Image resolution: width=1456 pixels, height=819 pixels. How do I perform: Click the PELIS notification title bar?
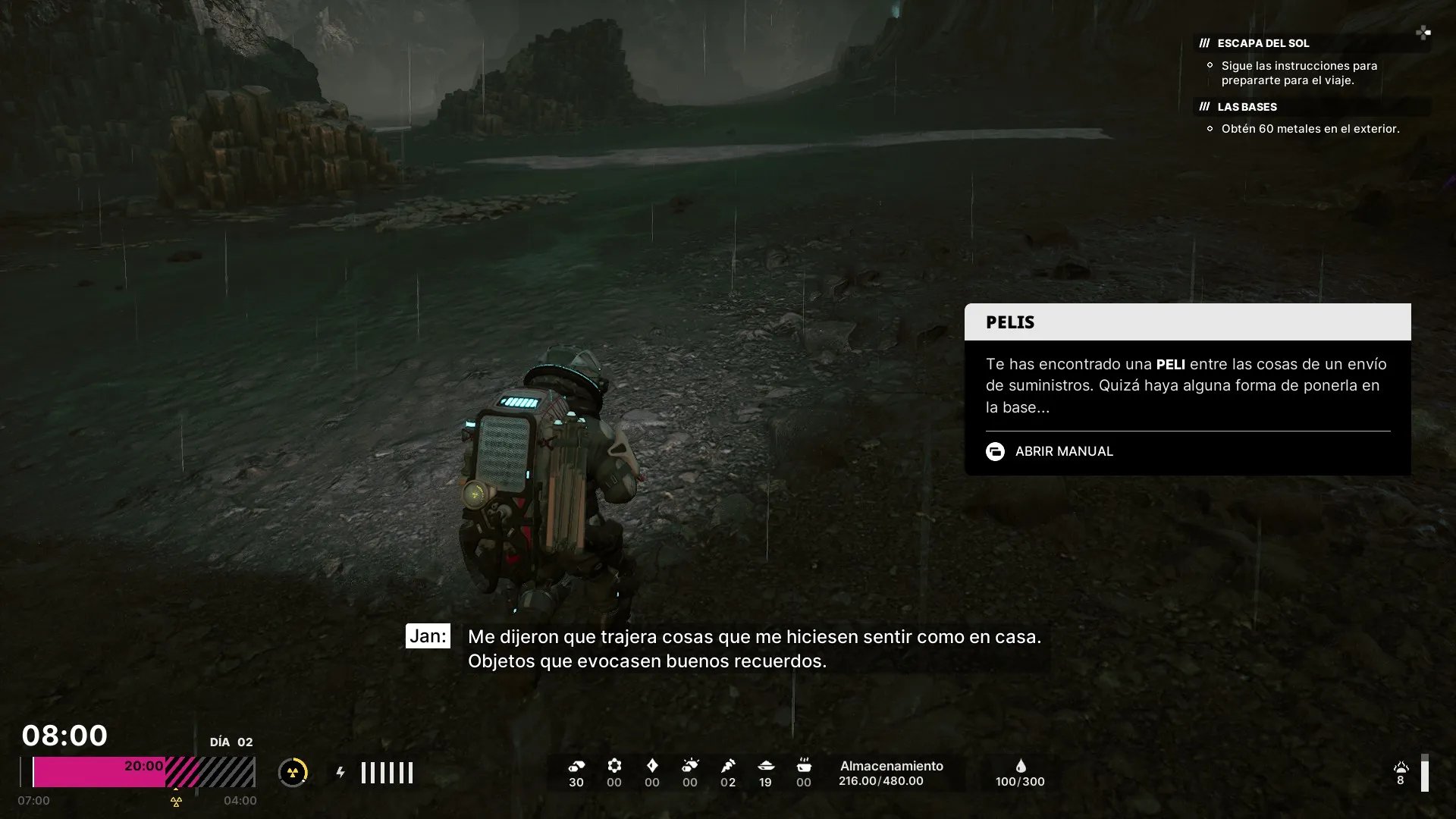tap(1187, 322)
